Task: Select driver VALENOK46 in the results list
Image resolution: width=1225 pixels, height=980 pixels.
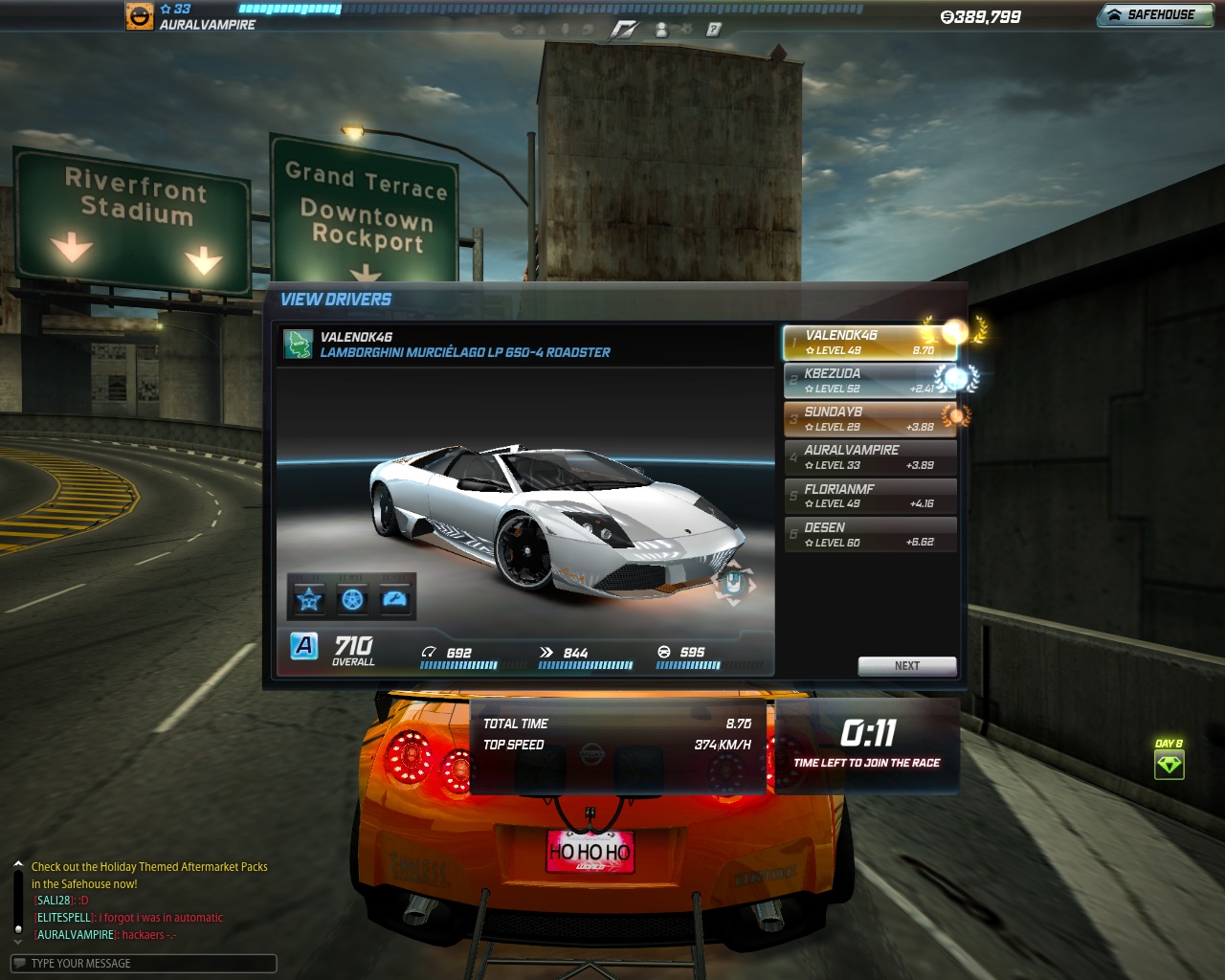Action: (x=869, y=343)
